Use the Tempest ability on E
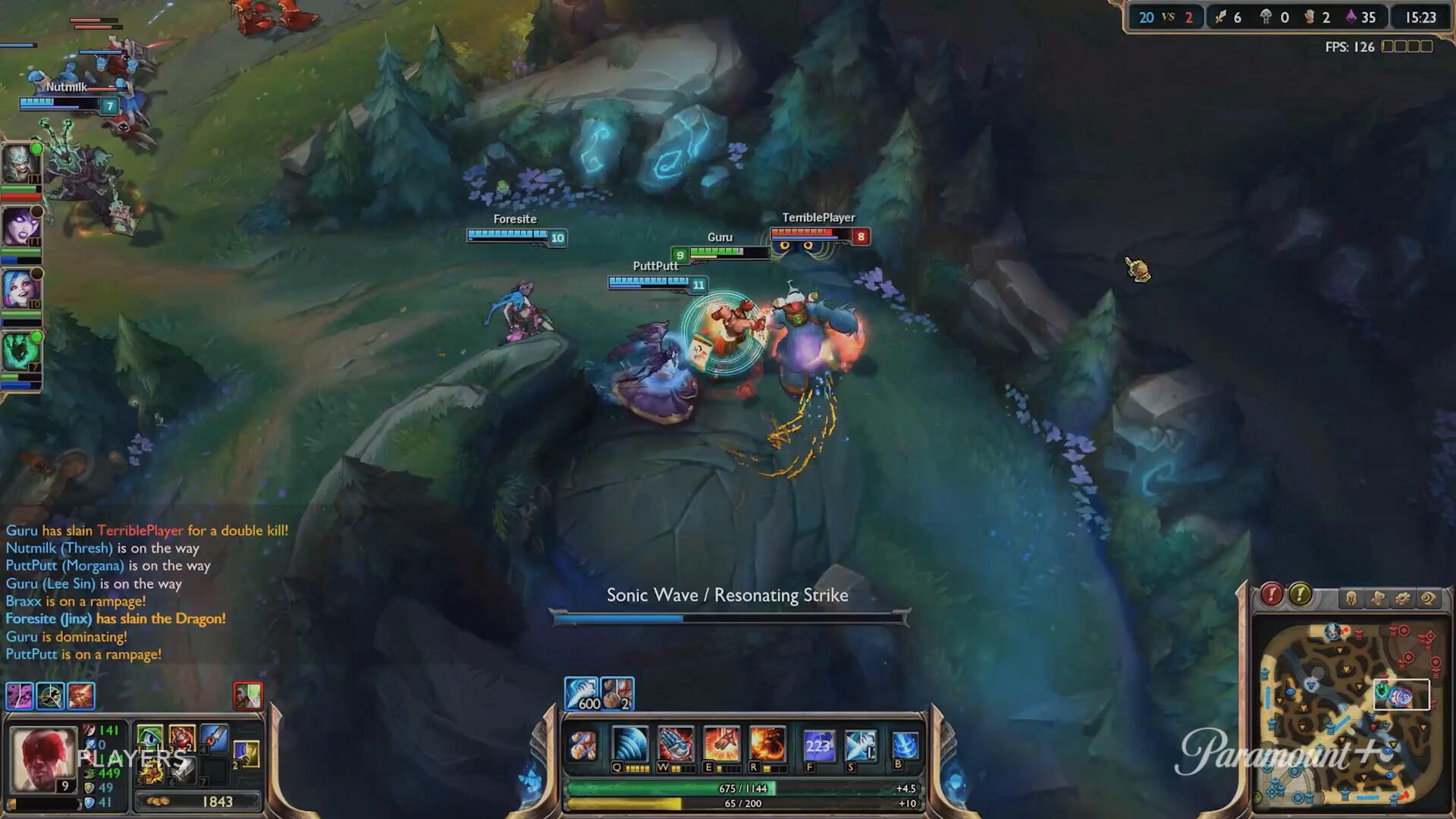 tap(720, 744)
